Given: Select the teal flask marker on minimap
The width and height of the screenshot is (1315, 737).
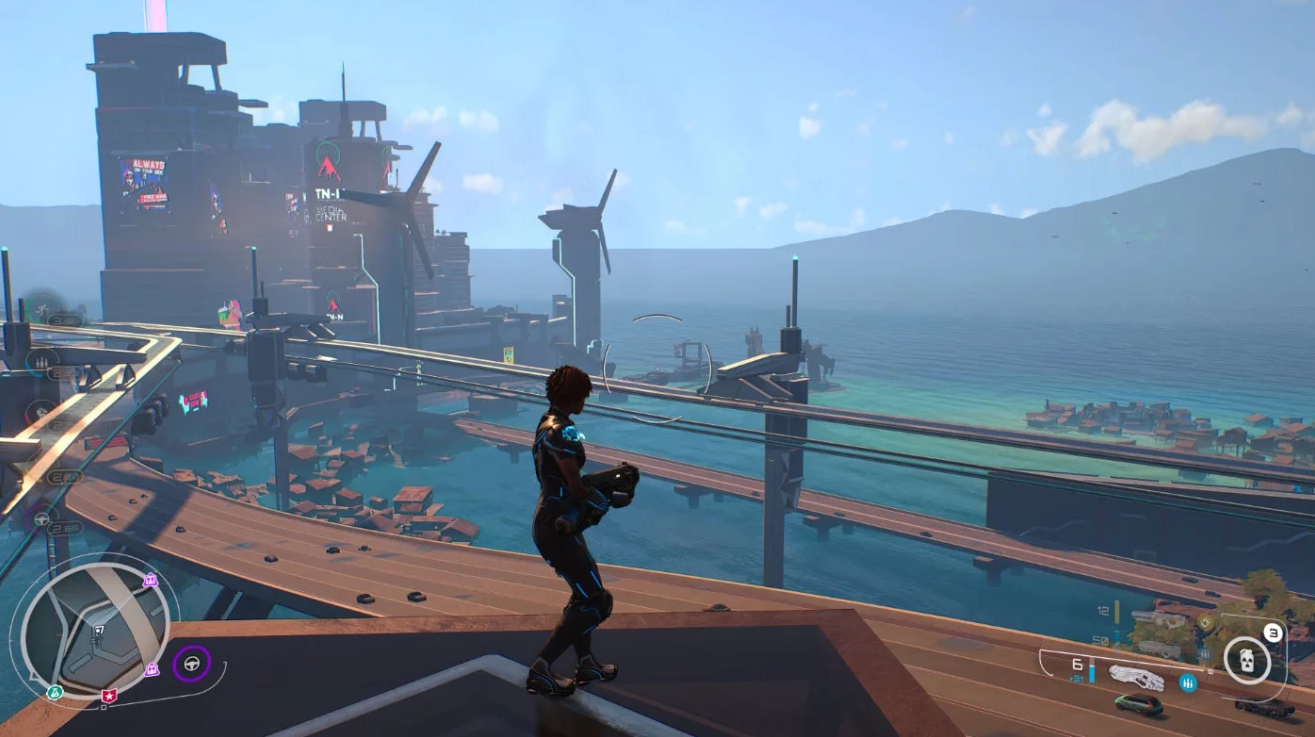Looking at the screenshot, I should [x=54, y=692].
